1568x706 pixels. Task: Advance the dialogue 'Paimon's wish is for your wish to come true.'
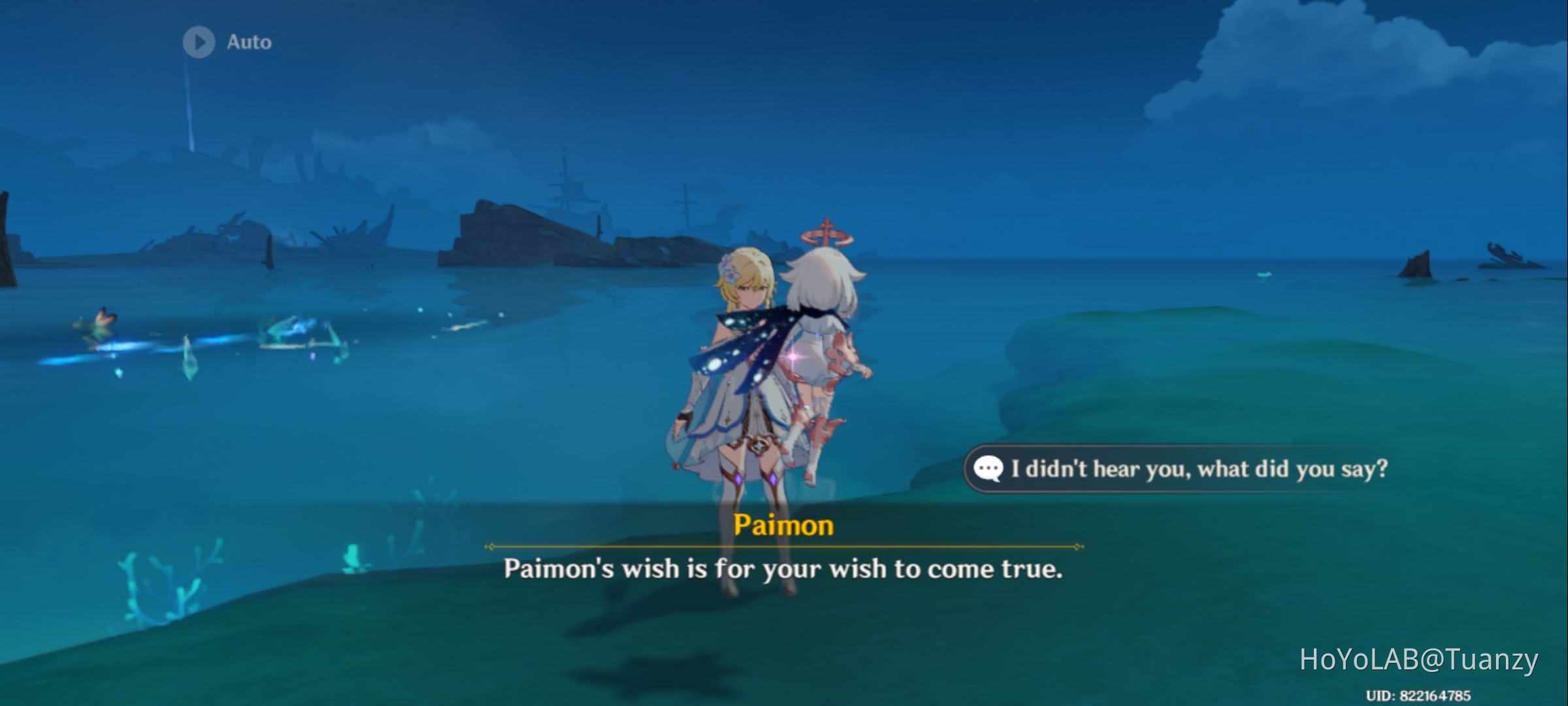pyautogui.click(x=784, y=569)
